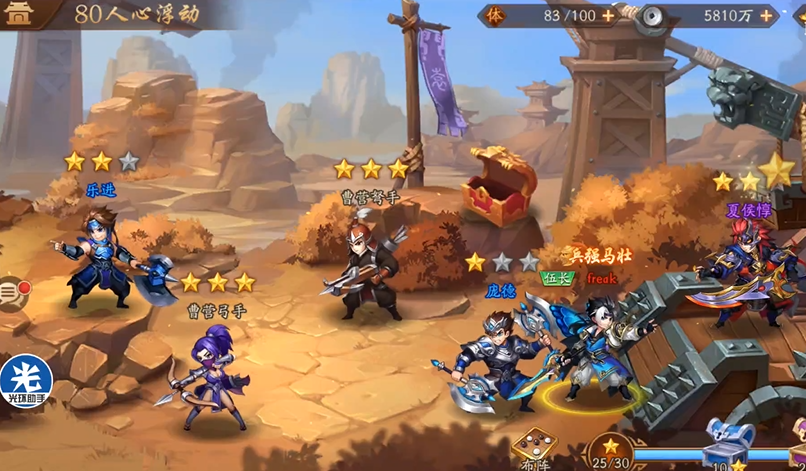Return to the city via top-left home icon
The width and height of the screenshot is (806, 471).
tap(20, 14)
